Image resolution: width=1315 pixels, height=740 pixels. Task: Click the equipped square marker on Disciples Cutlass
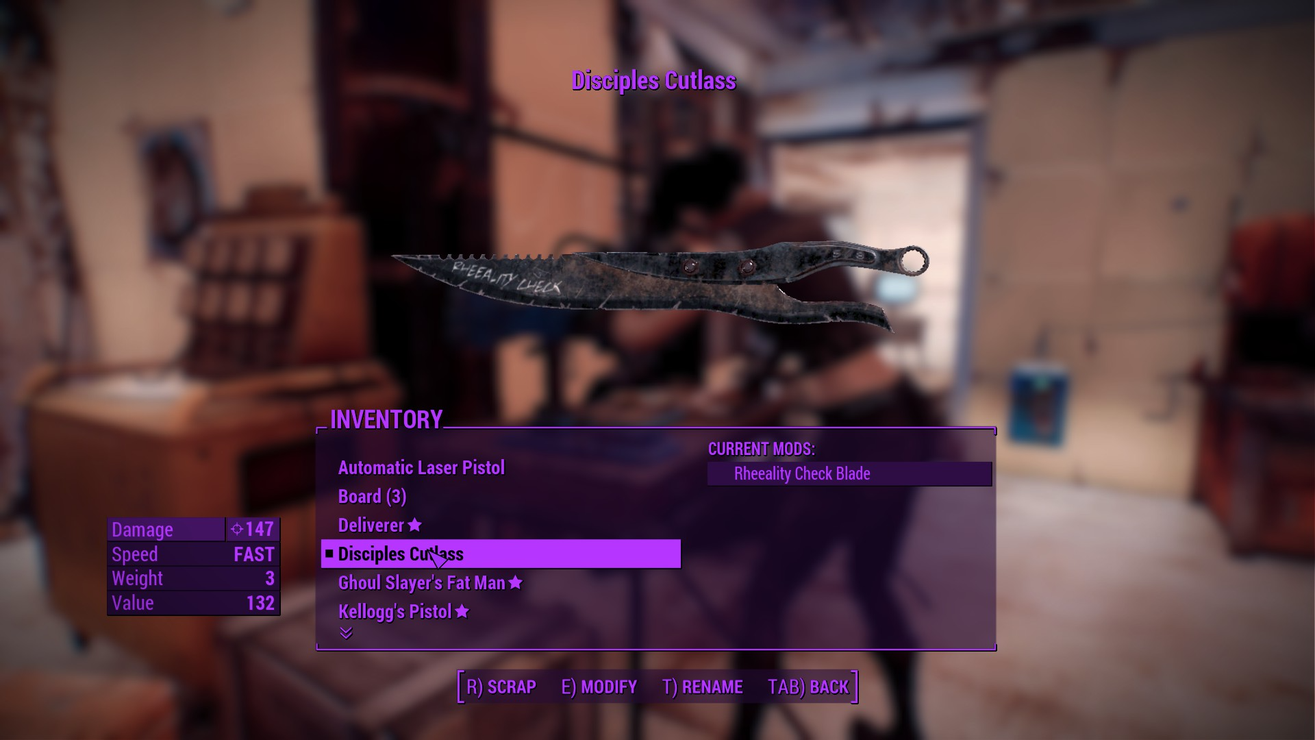tap(330, 552)
